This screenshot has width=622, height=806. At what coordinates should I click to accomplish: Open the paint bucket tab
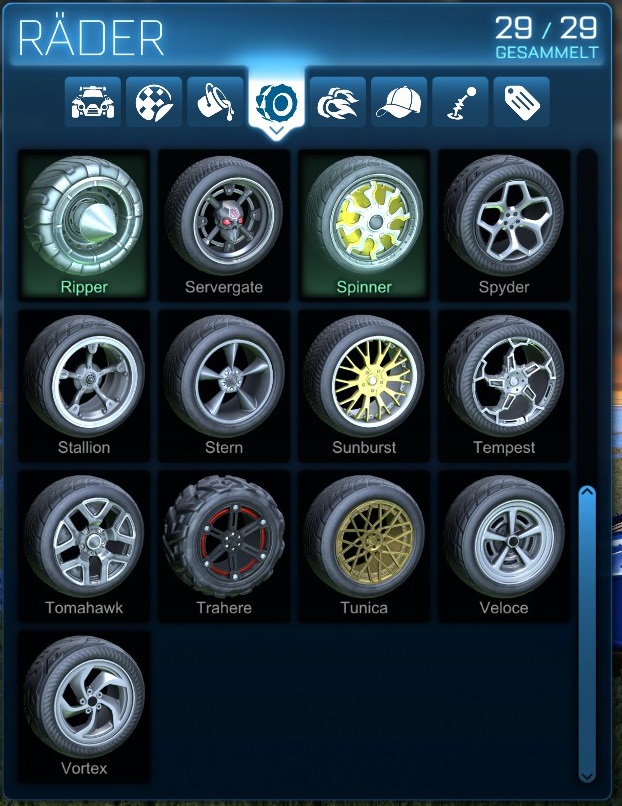point(215,102)
